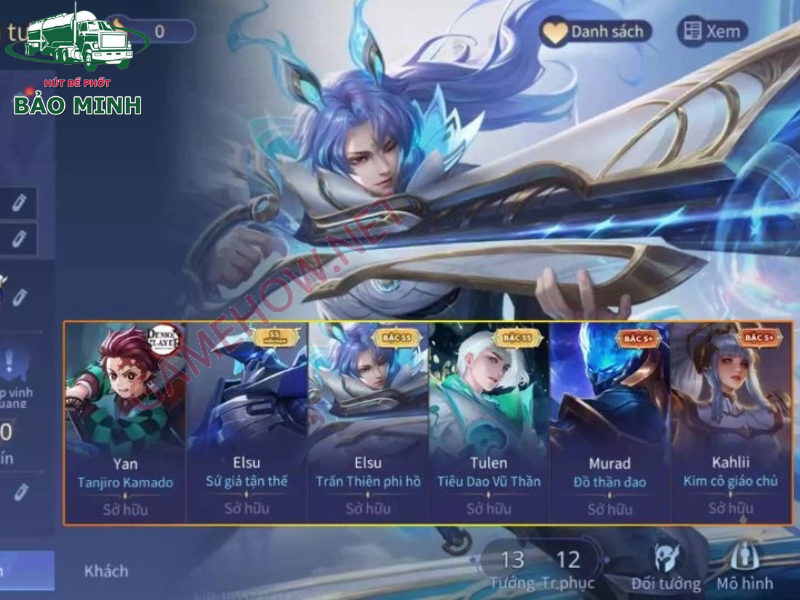800x600 pixels.
Task: Show the Tướng heroes count
Action: tap(512, 569)
